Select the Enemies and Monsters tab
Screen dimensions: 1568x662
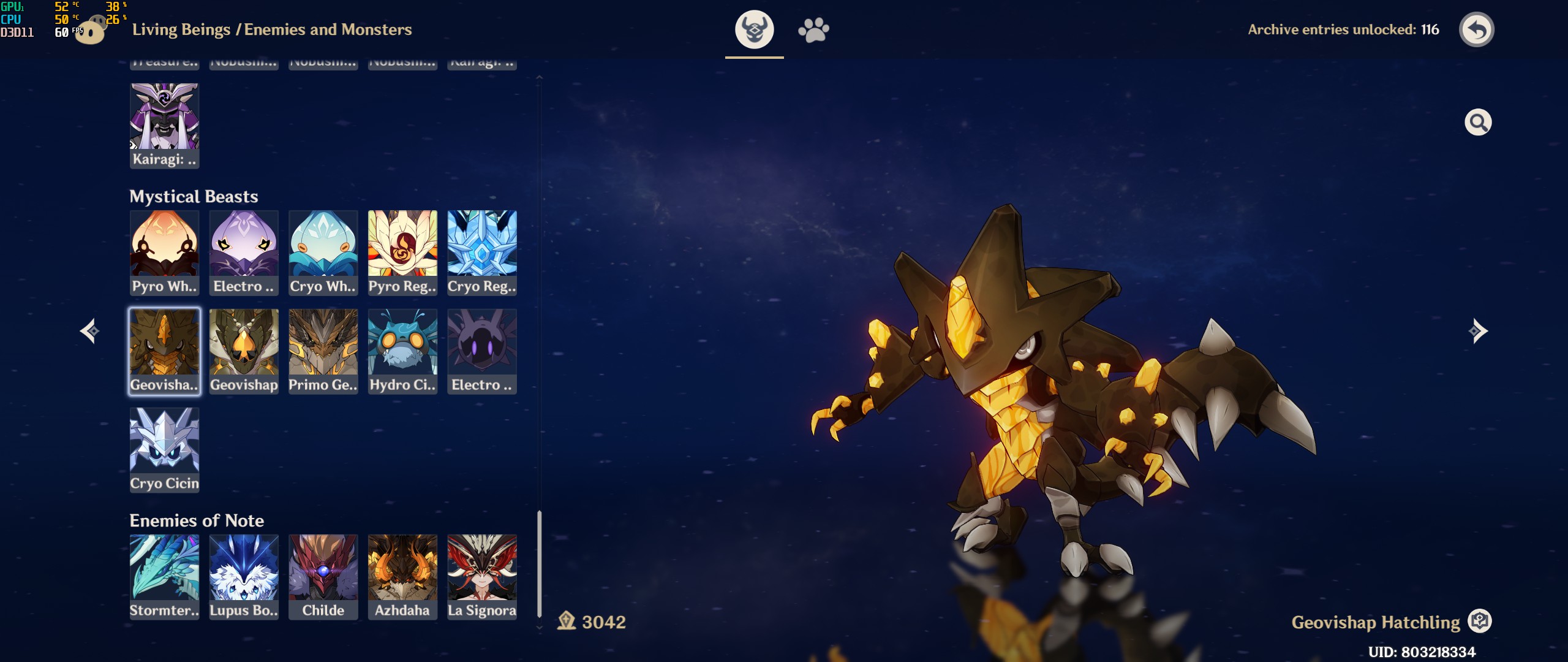point(754,29)
